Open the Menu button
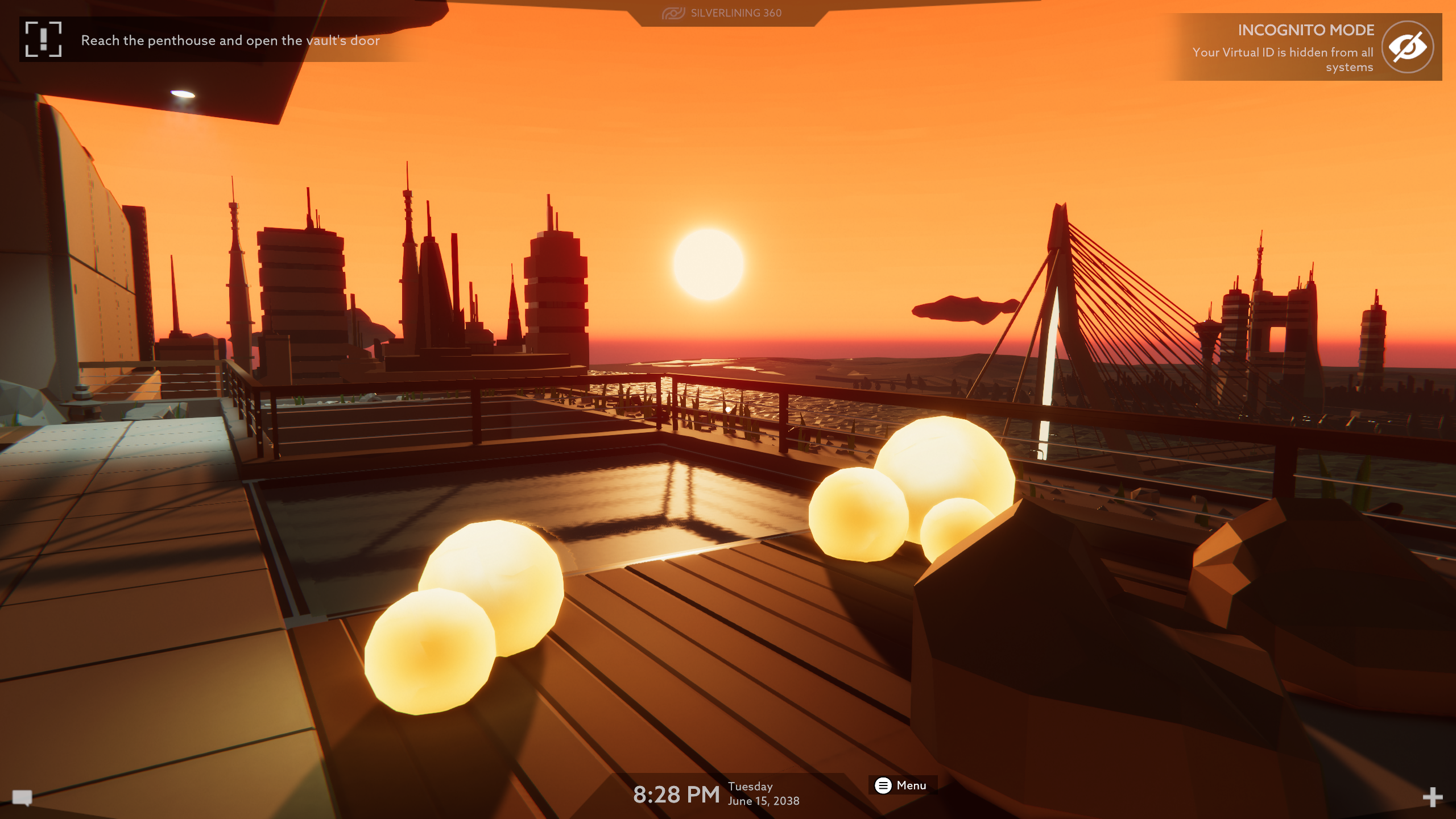 901,785
